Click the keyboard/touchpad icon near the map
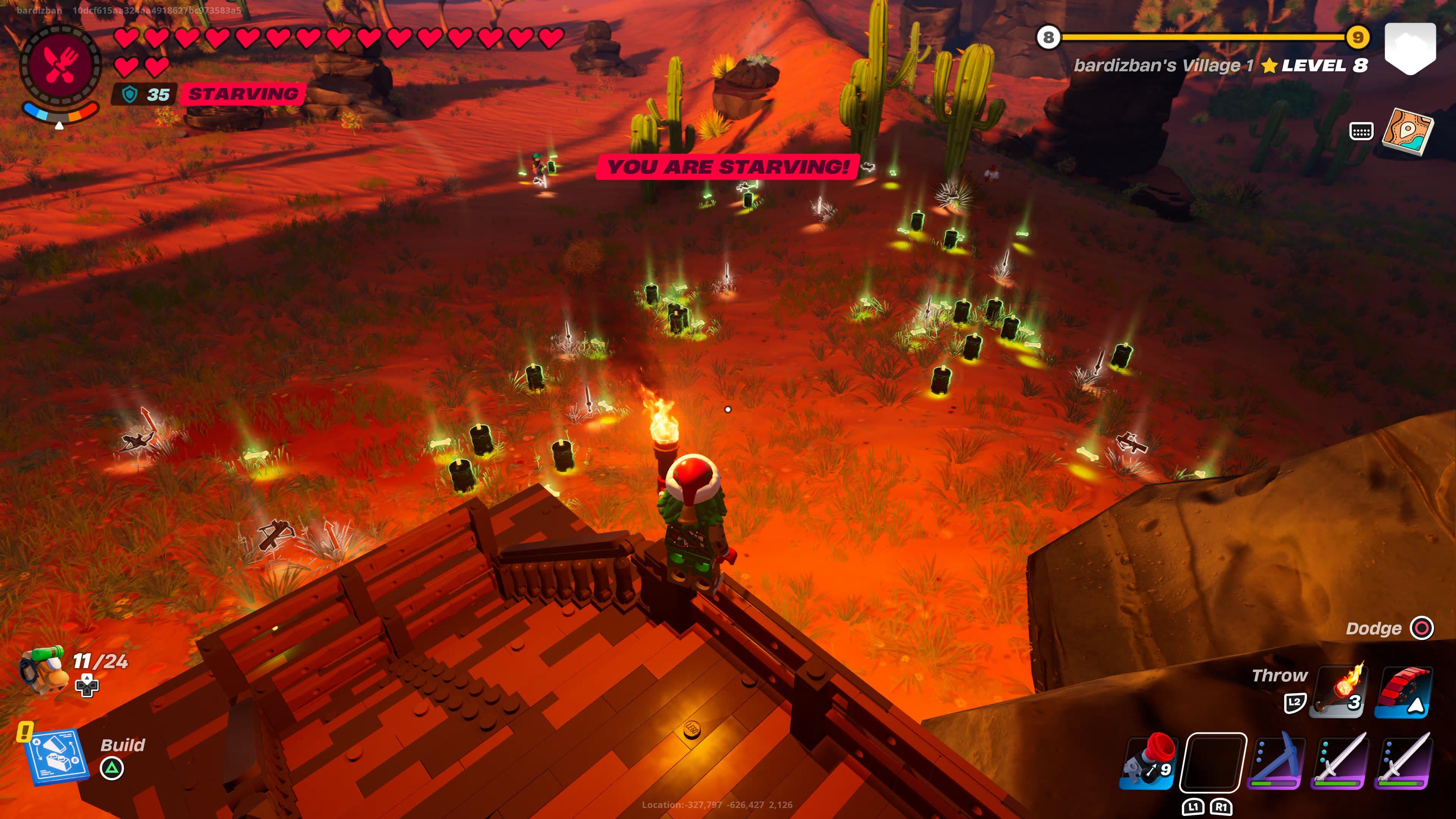This screenshot has height=819, width=1456. 1362,131
